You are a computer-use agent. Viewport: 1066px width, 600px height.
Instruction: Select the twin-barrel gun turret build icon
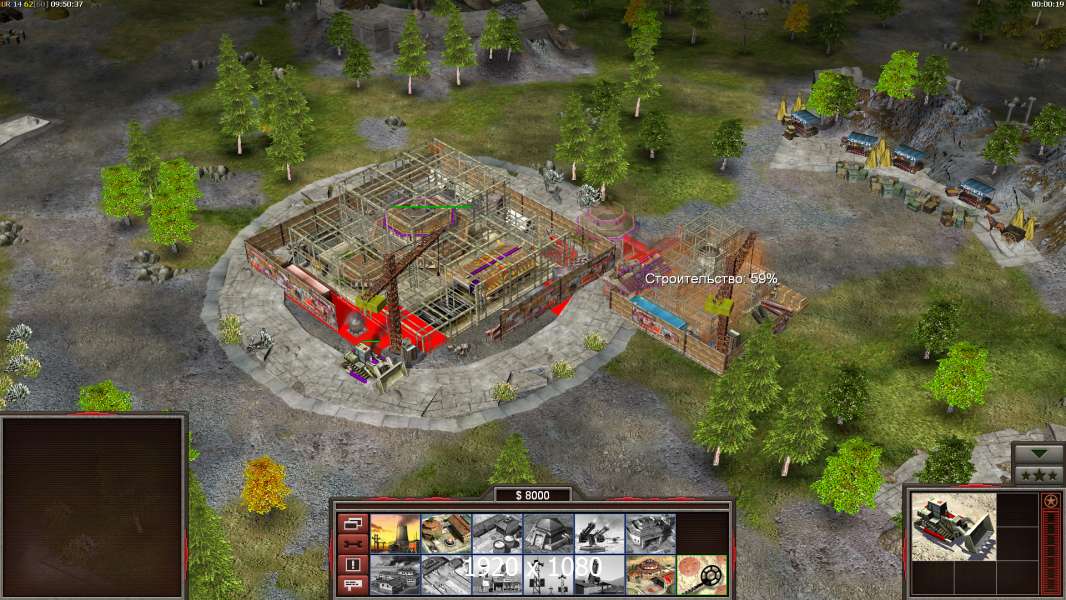pos(599,533)
